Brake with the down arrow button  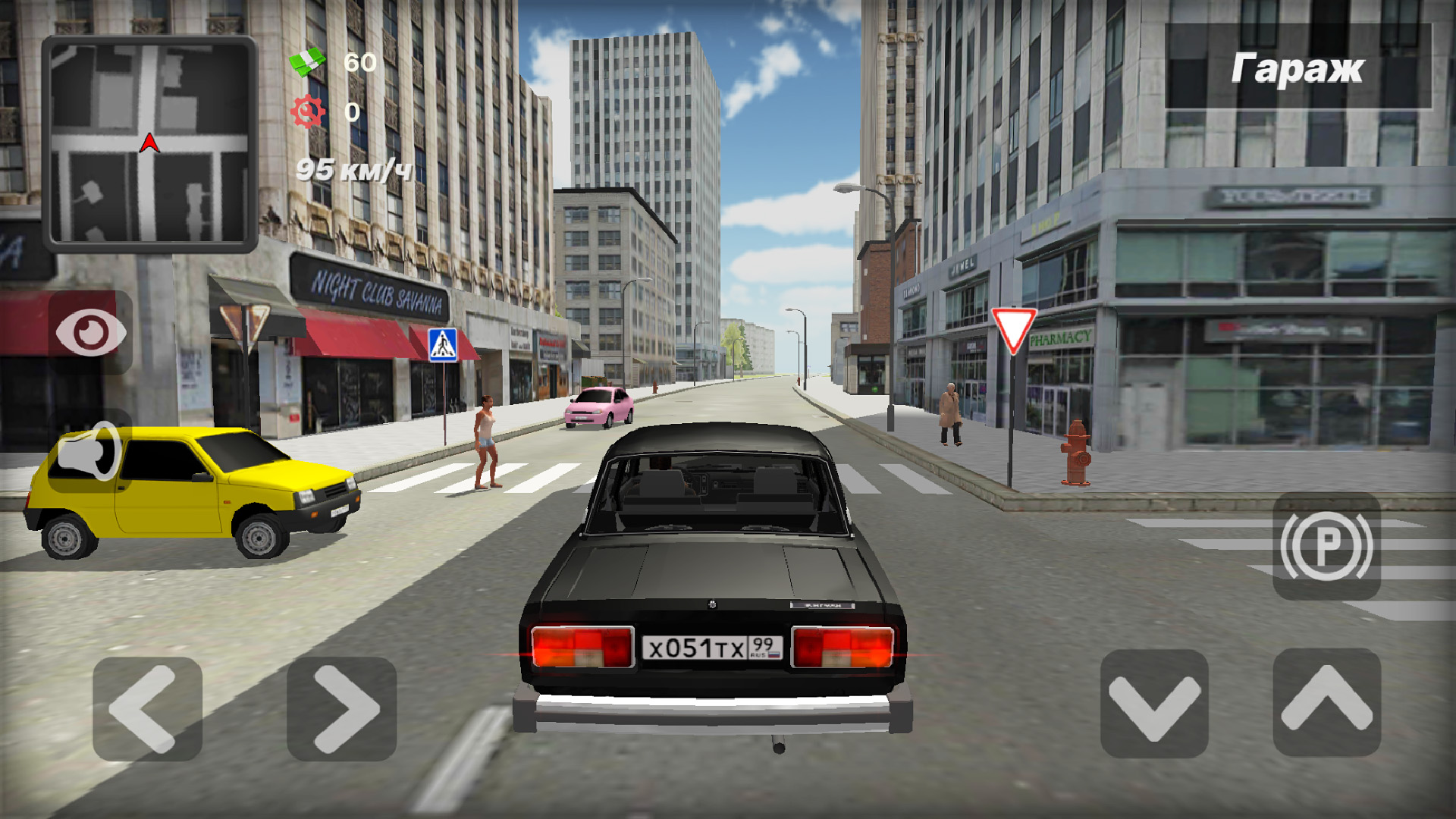pyautogui.click(x=1154, y=704)
